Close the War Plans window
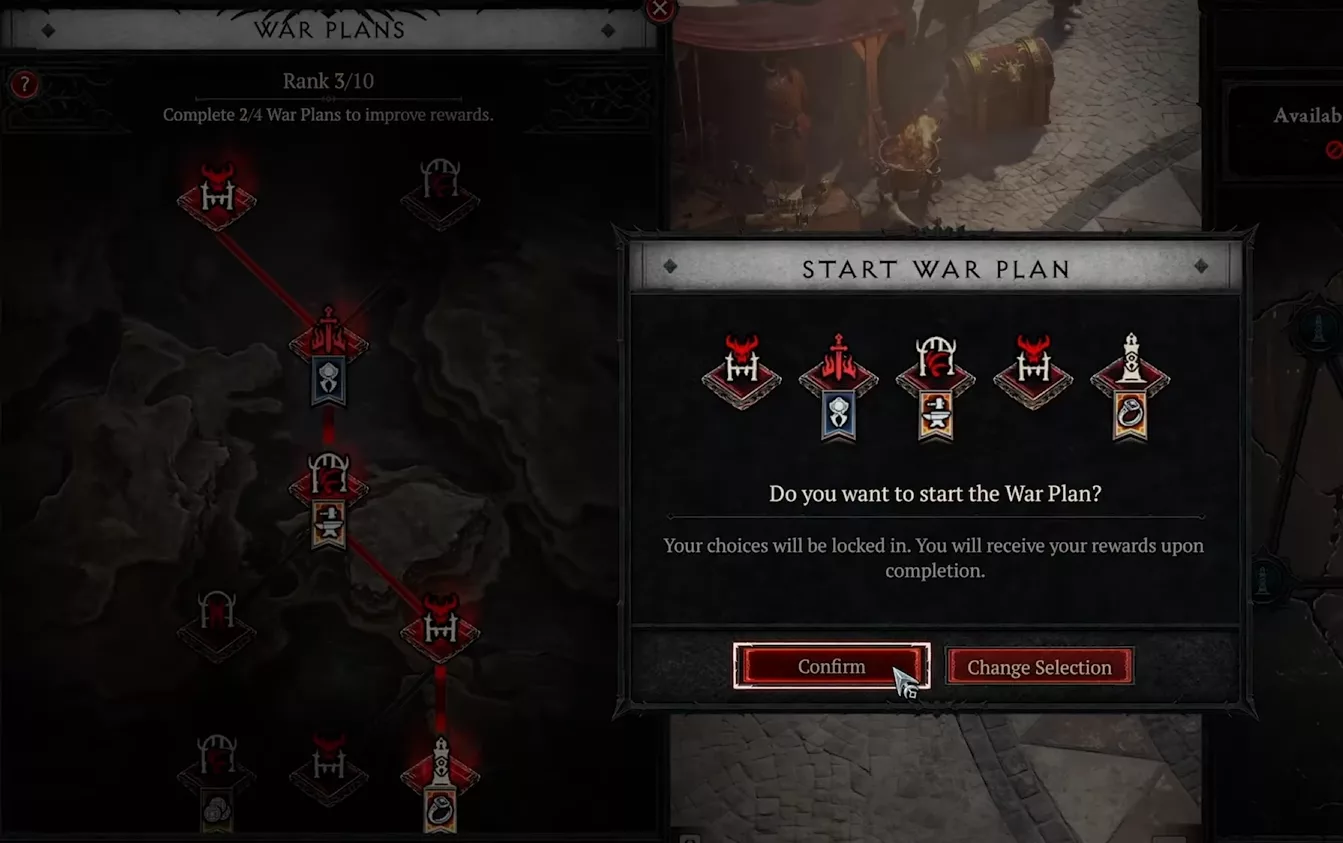The height and width of the screenshot is (843, 1343). tap(659, 10)
